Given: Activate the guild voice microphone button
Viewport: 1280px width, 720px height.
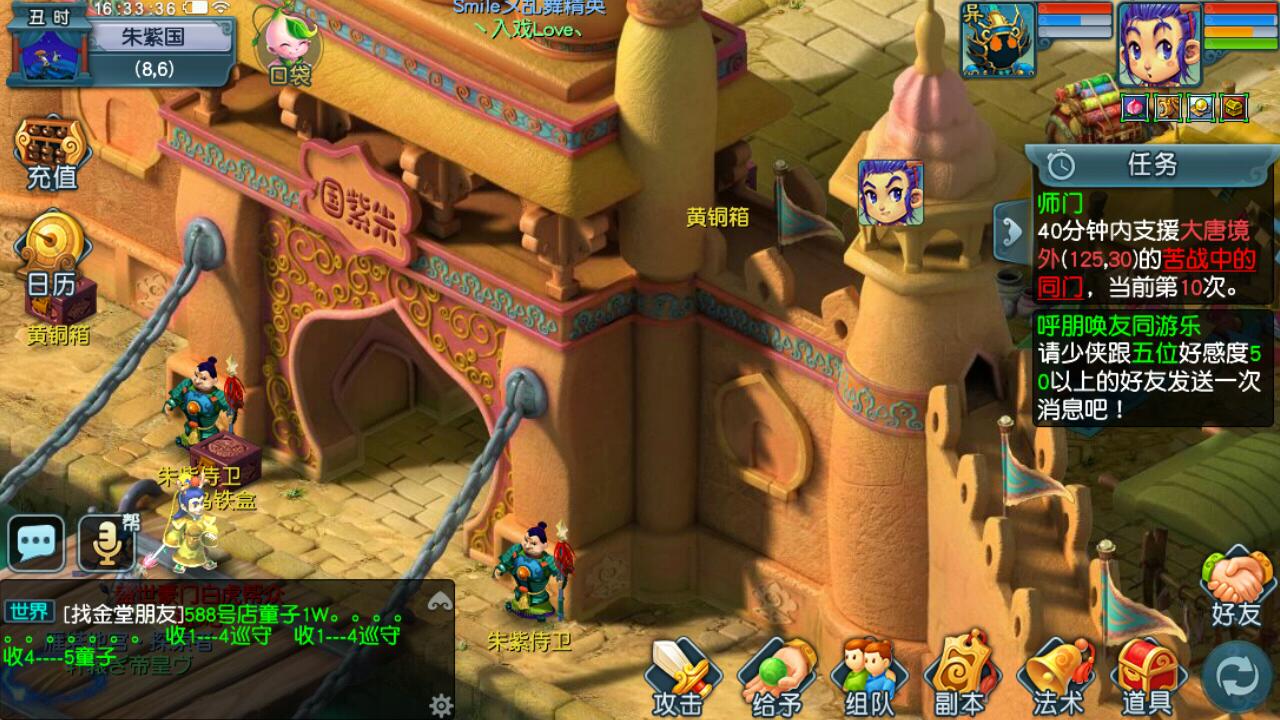Looking at the screenshot, I should coord(106,543).
